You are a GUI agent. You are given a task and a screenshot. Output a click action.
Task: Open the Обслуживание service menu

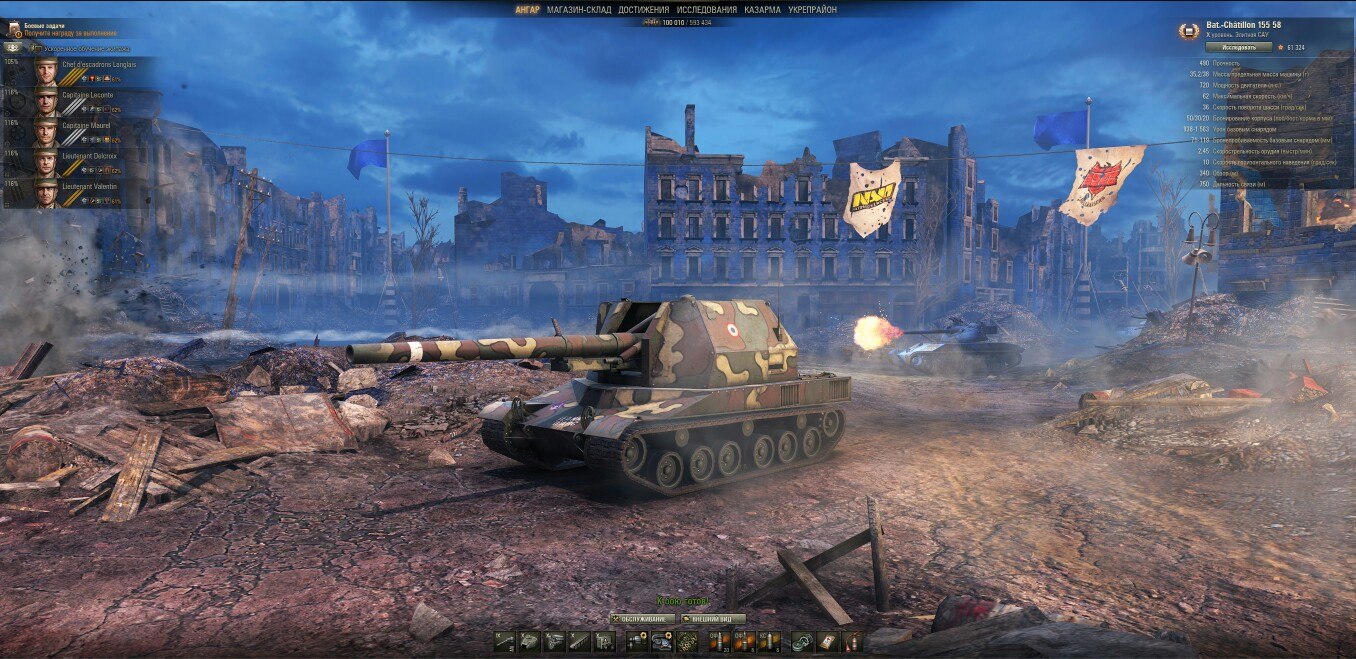click(x=642, y=619)
